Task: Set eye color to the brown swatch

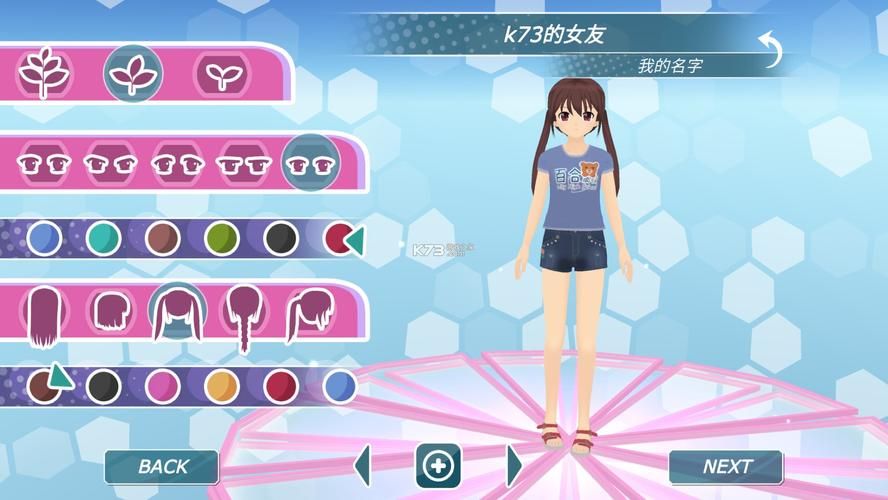Action: [x=162, y=238]
